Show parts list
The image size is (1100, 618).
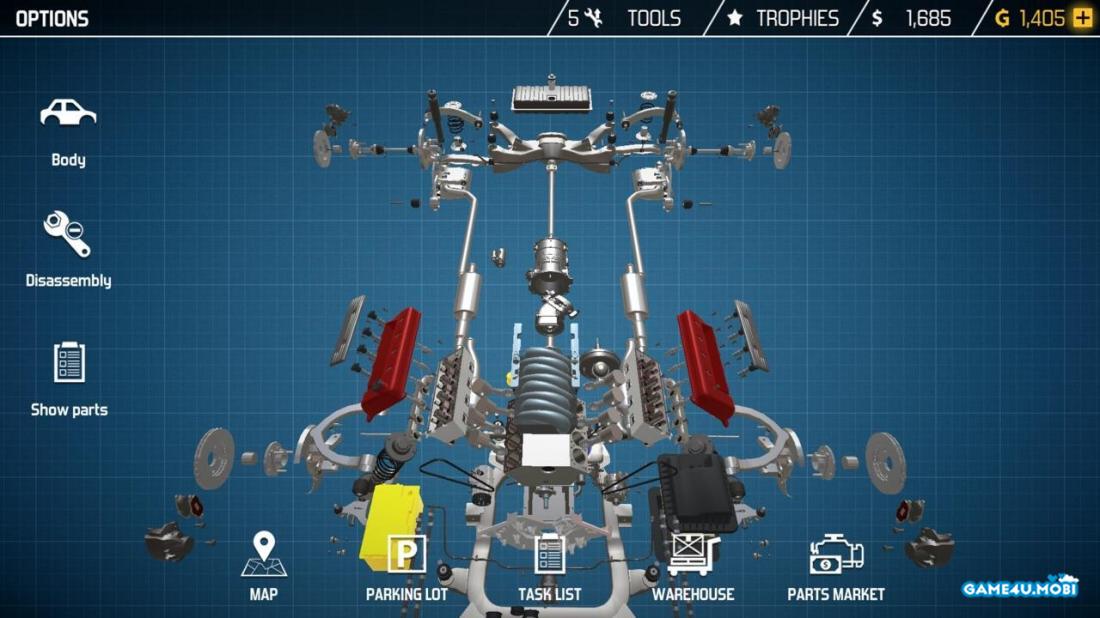(69, 377)
